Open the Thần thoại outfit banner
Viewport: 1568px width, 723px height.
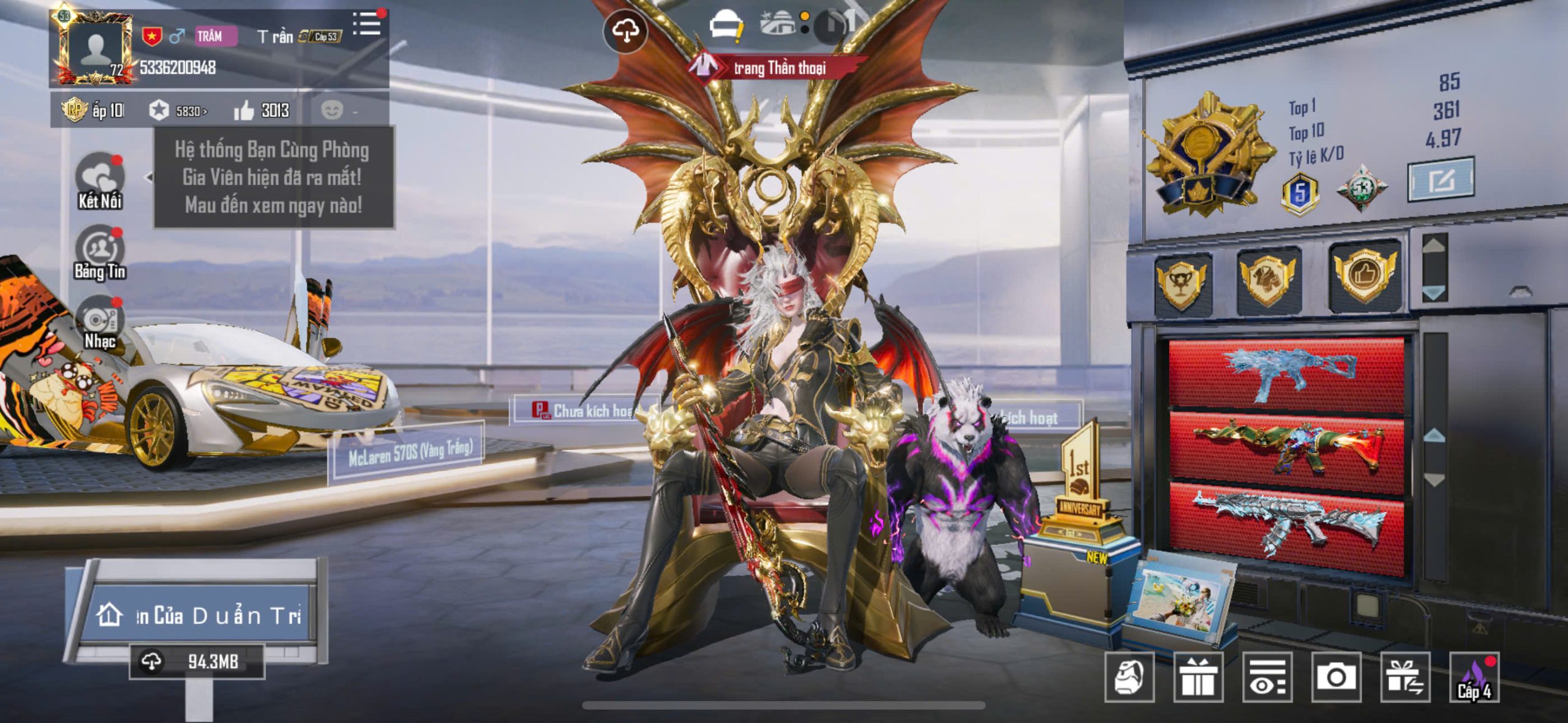(778, 67)
